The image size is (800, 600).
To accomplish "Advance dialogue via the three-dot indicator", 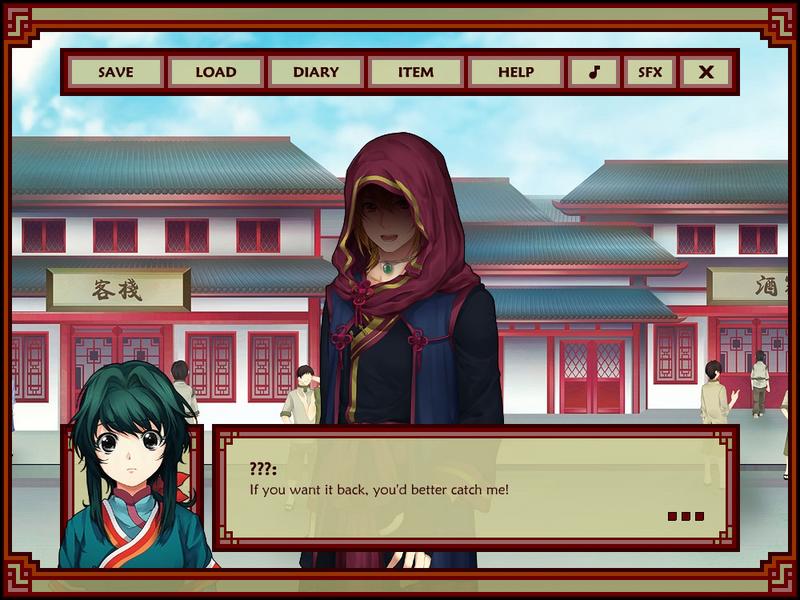I will tap(685, 517).
